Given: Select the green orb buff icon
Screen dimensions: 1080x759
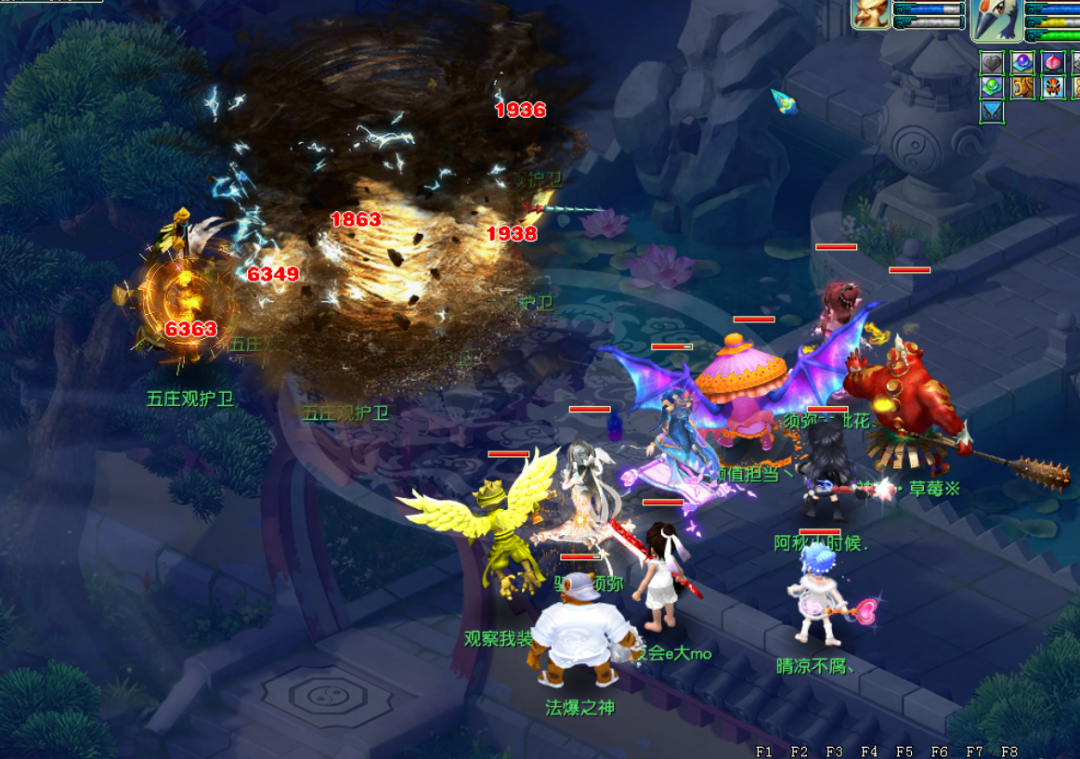Looking at the screenshot, I should tap(991, 87).
